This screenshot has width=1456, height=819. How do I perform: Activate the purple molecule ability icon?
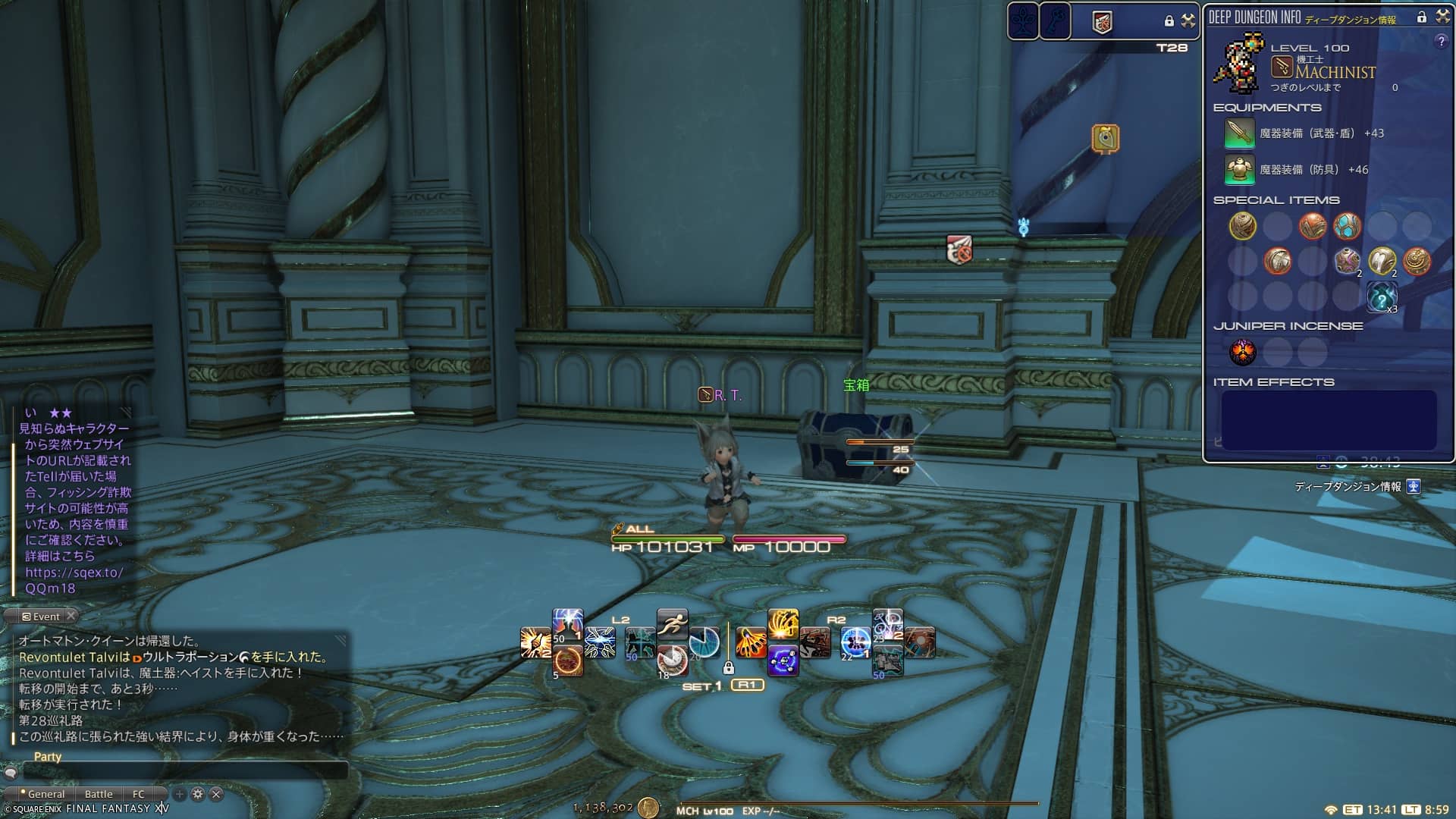783,661
